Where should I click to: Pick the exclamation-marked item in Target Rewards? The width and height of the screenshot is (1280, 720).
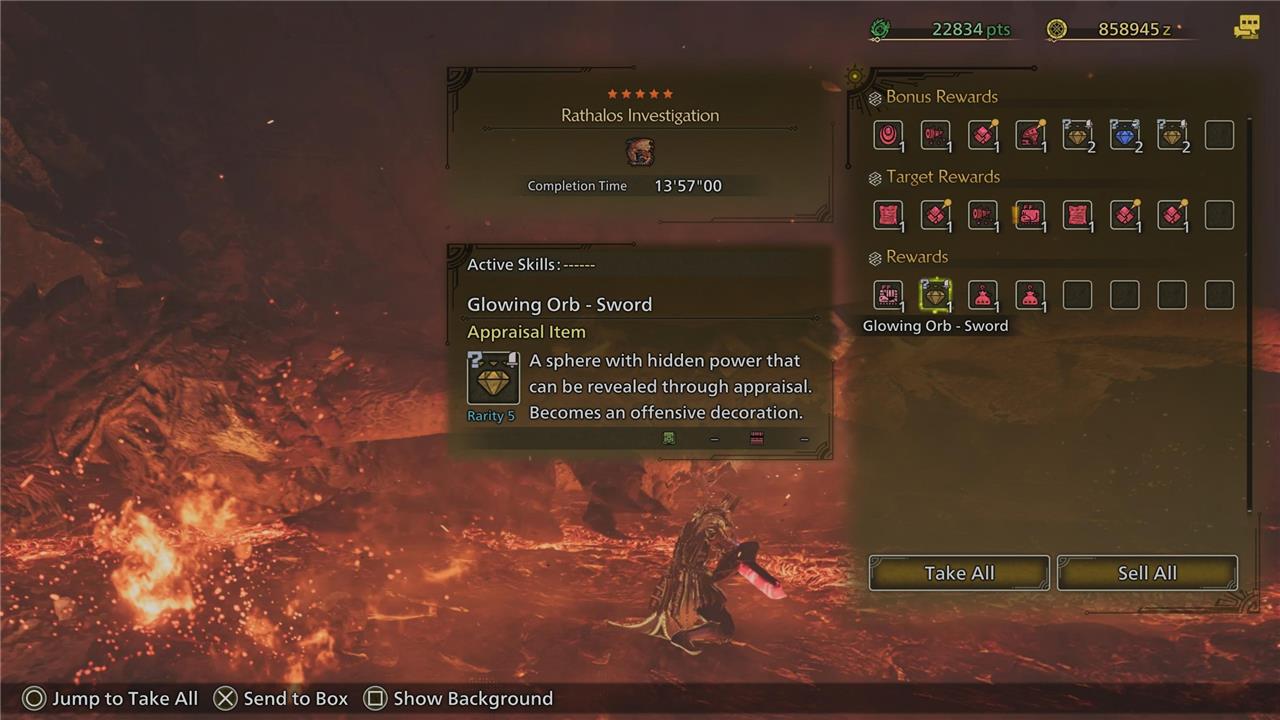[x=1030, y=215]
